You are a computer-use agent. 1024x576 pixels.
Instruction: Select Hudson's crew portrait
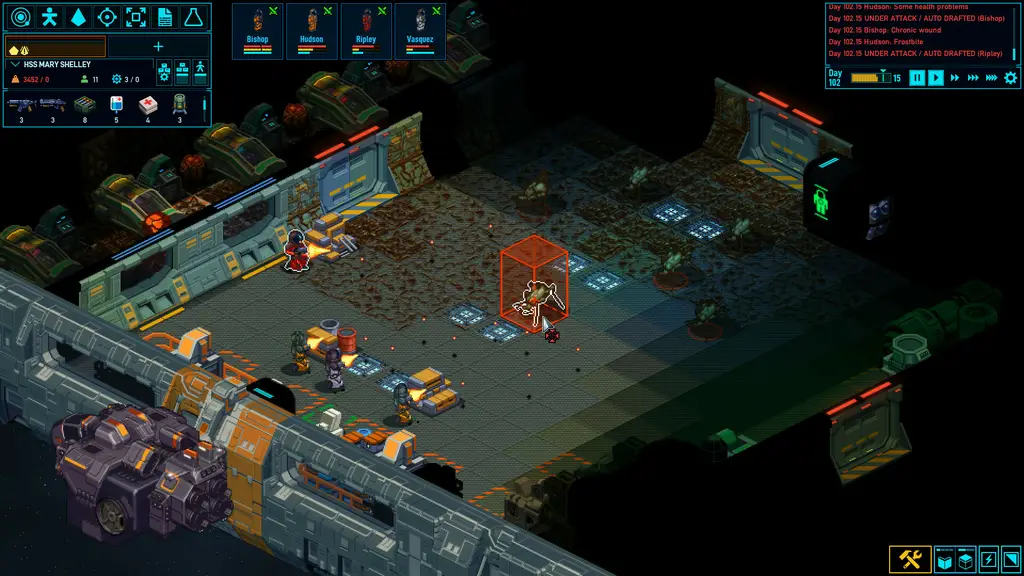click(x=312, y=30)
